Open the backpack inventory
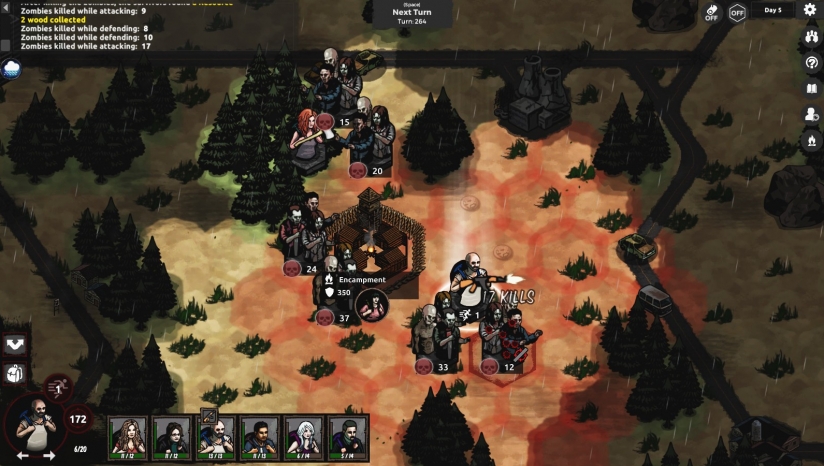824x466 pixels. (x=15, y=374)
